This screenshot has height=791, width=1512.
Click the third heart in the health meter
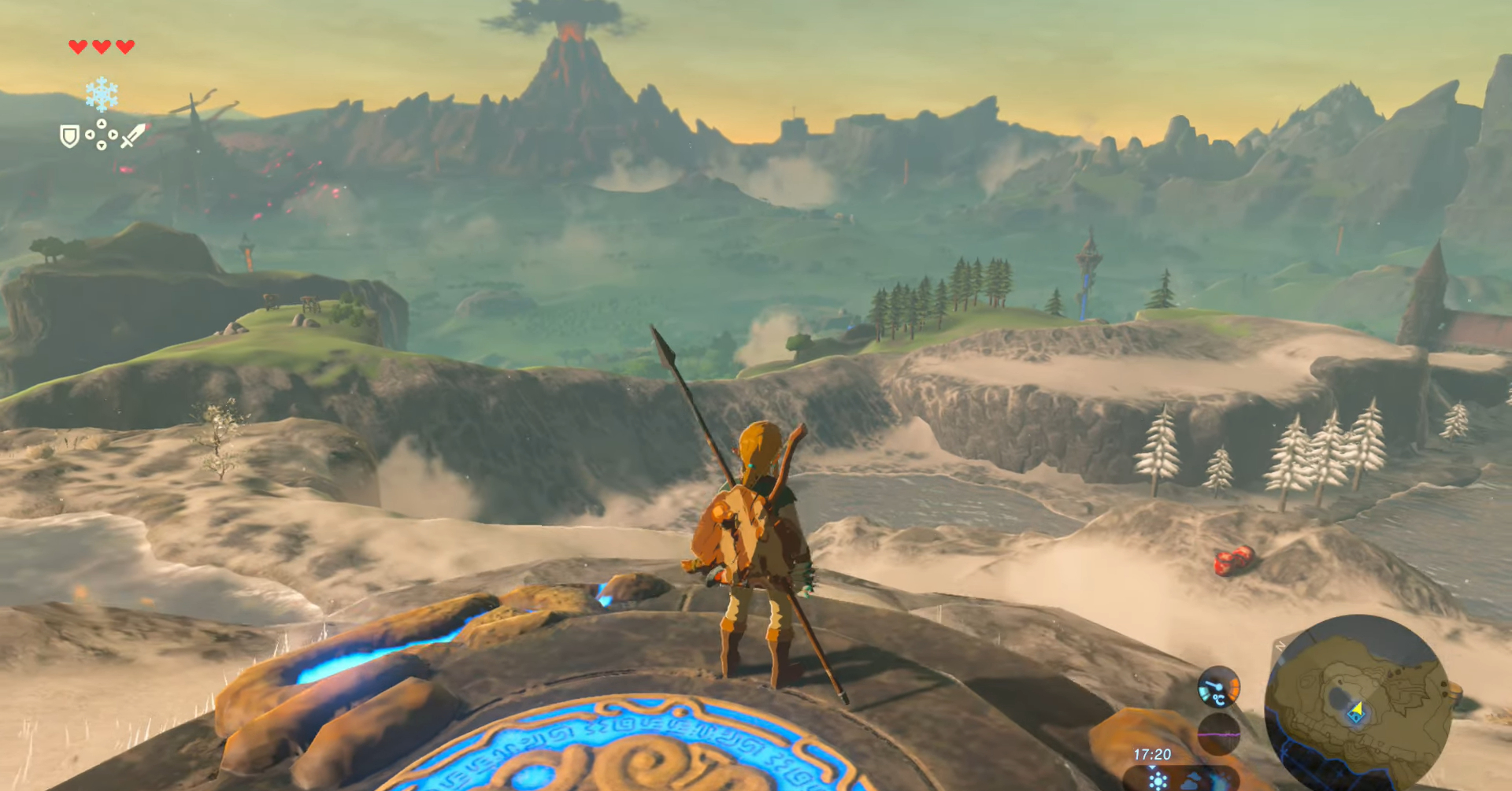pyautogui.click(x=124, y=47)
